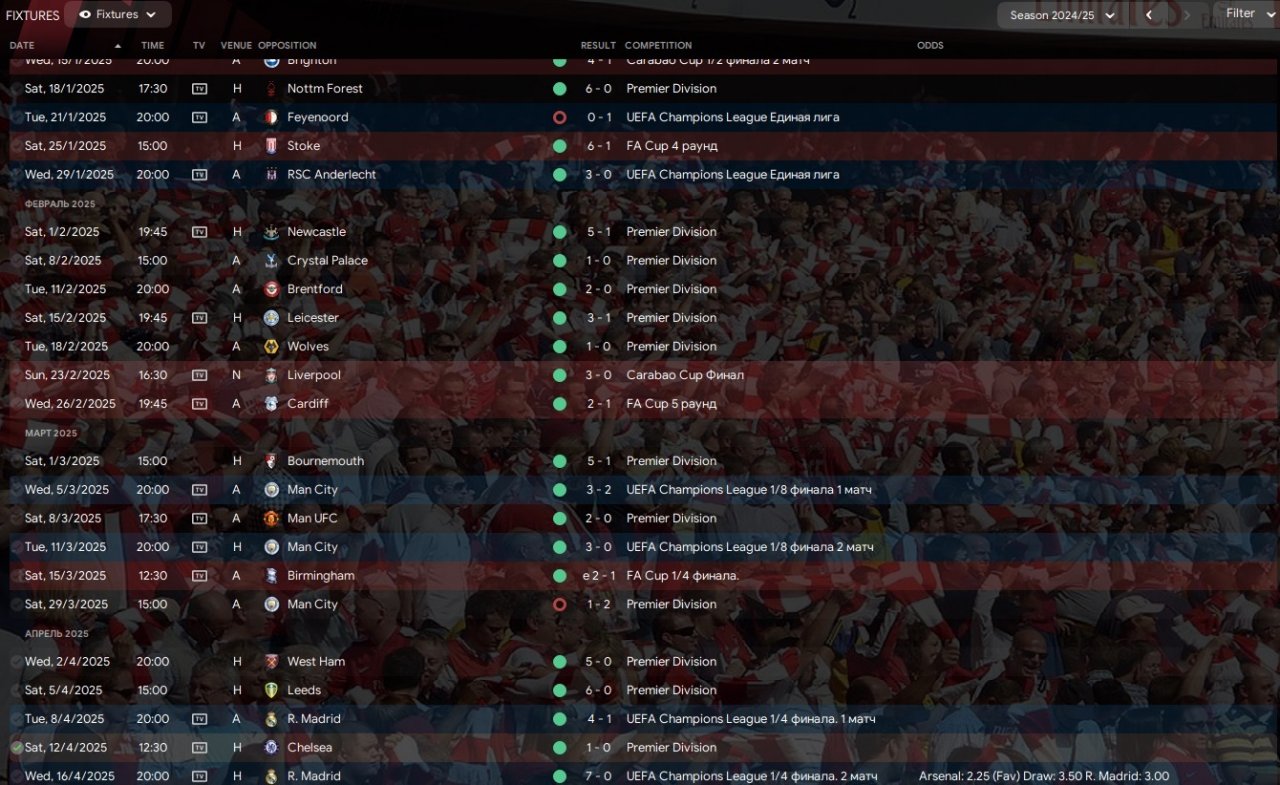Open the Cardiff FA Cup fixture
Image resolution: width=1280 pixels, height=785 pixels.
tap(308, 404)
